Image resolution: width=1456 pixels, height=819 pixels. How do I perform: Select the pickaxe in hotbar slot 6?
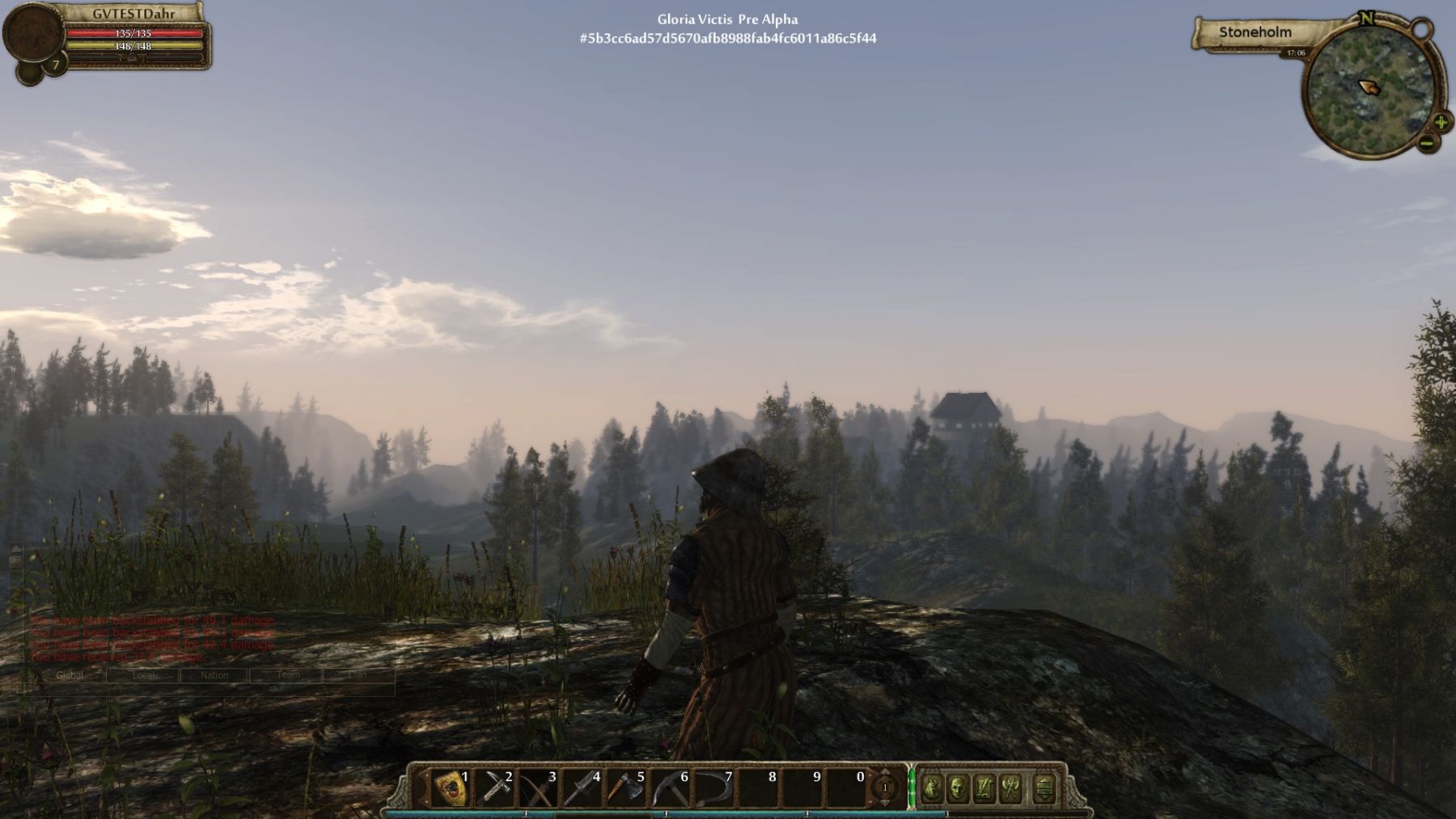click(x=670, y=788)
